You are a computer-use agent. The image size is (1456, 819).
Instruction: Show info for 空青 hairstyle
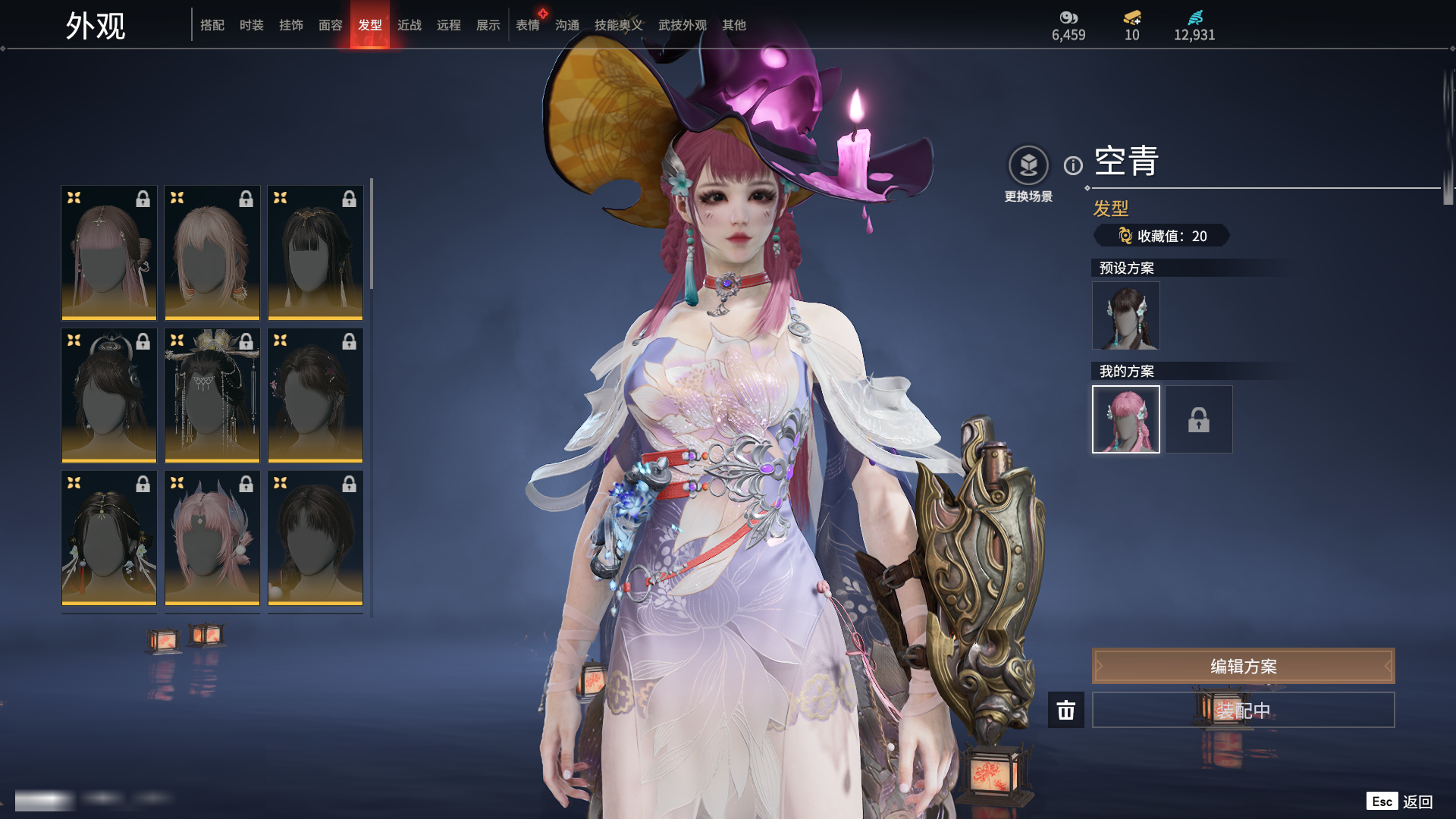coord(1073,165)
